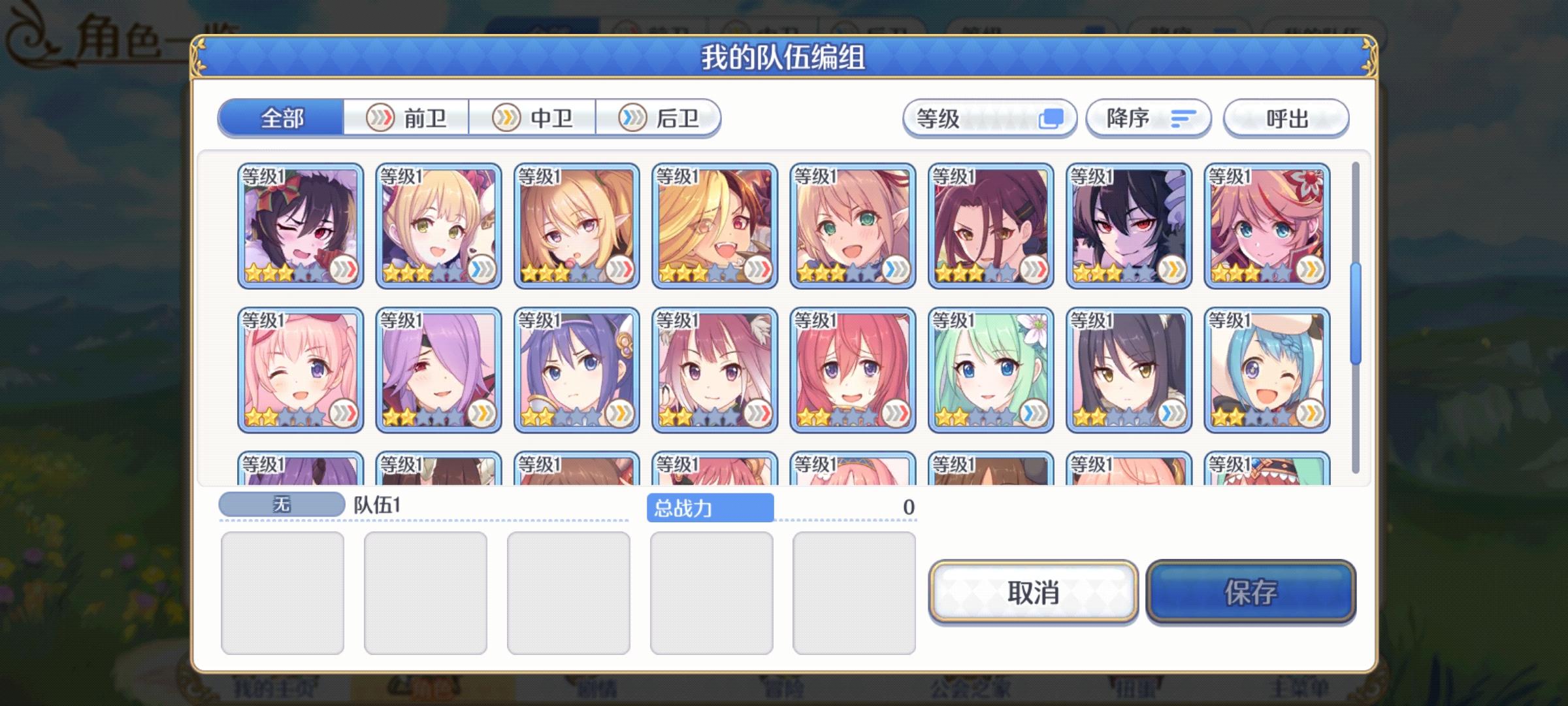
Task: Switch to the 全部 tab
Action: 282,118
